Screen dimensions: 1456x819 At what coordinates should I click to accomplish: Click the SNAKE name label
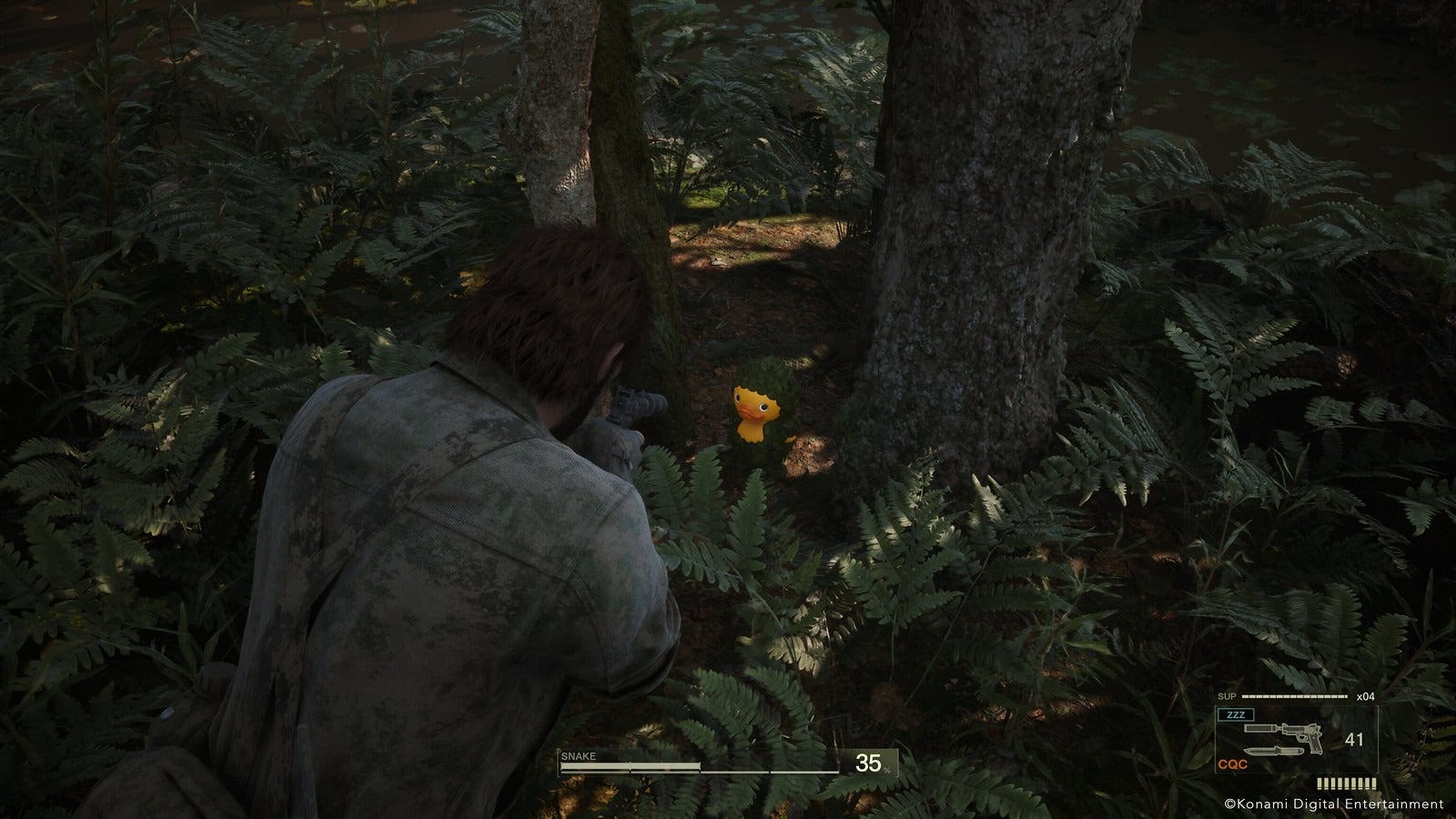point(580,754)
